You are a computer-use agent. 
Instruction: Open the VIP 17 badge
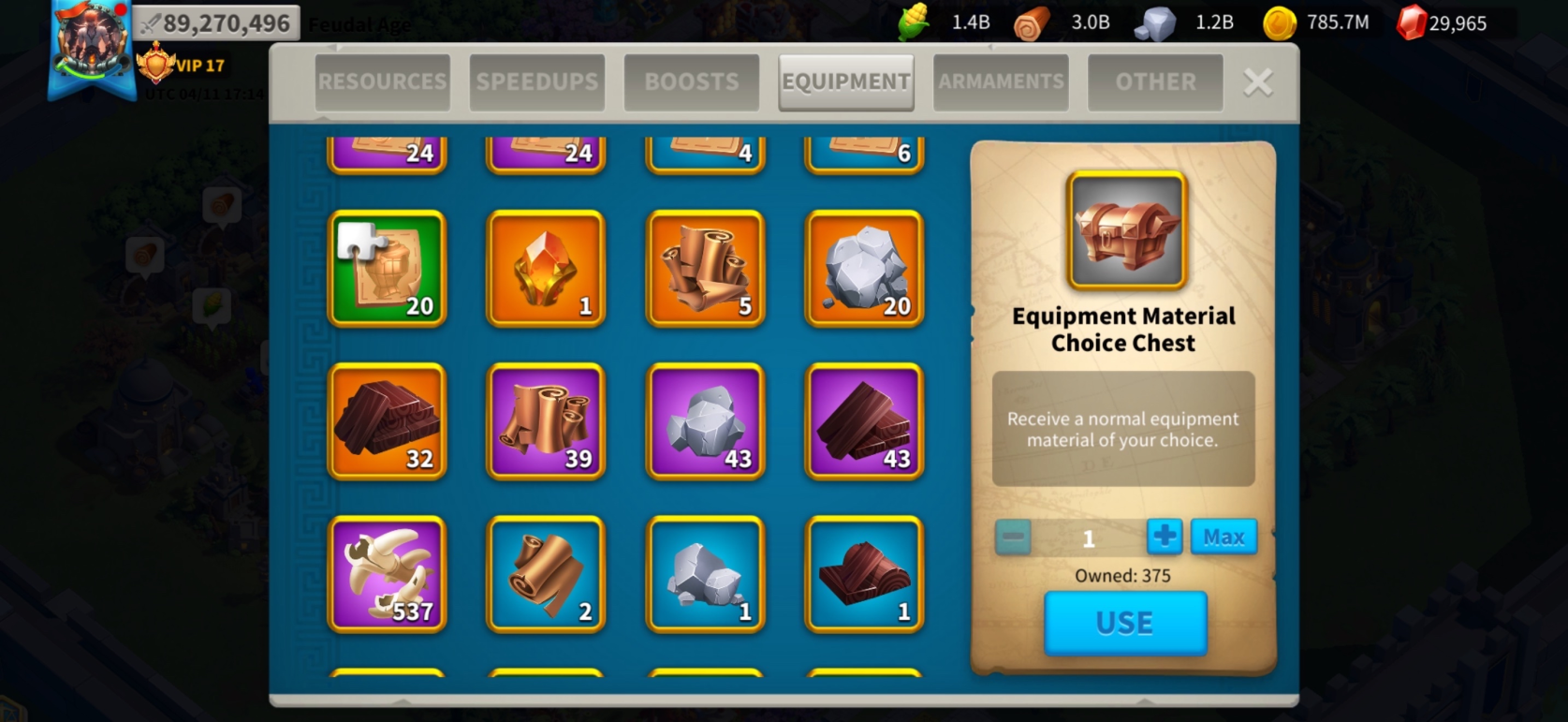coord(183,66)
